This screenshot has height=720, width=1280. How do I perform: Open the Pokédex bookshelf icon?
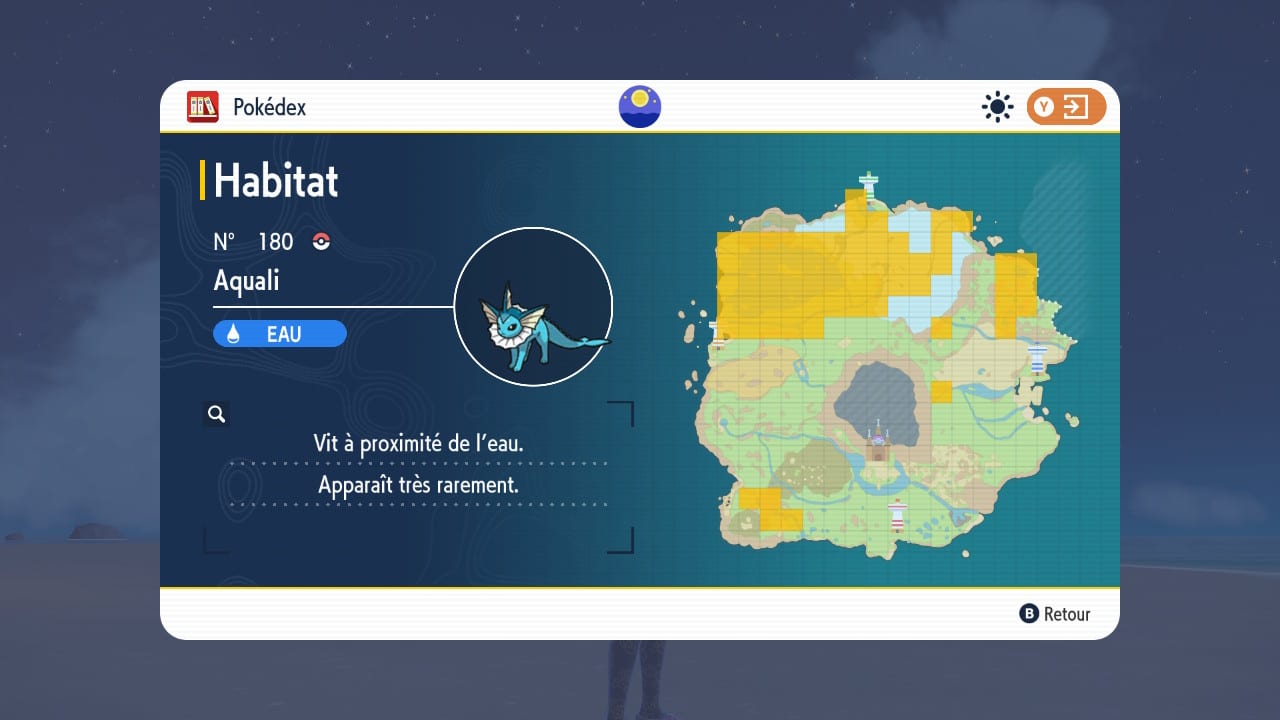pos(203,107)
